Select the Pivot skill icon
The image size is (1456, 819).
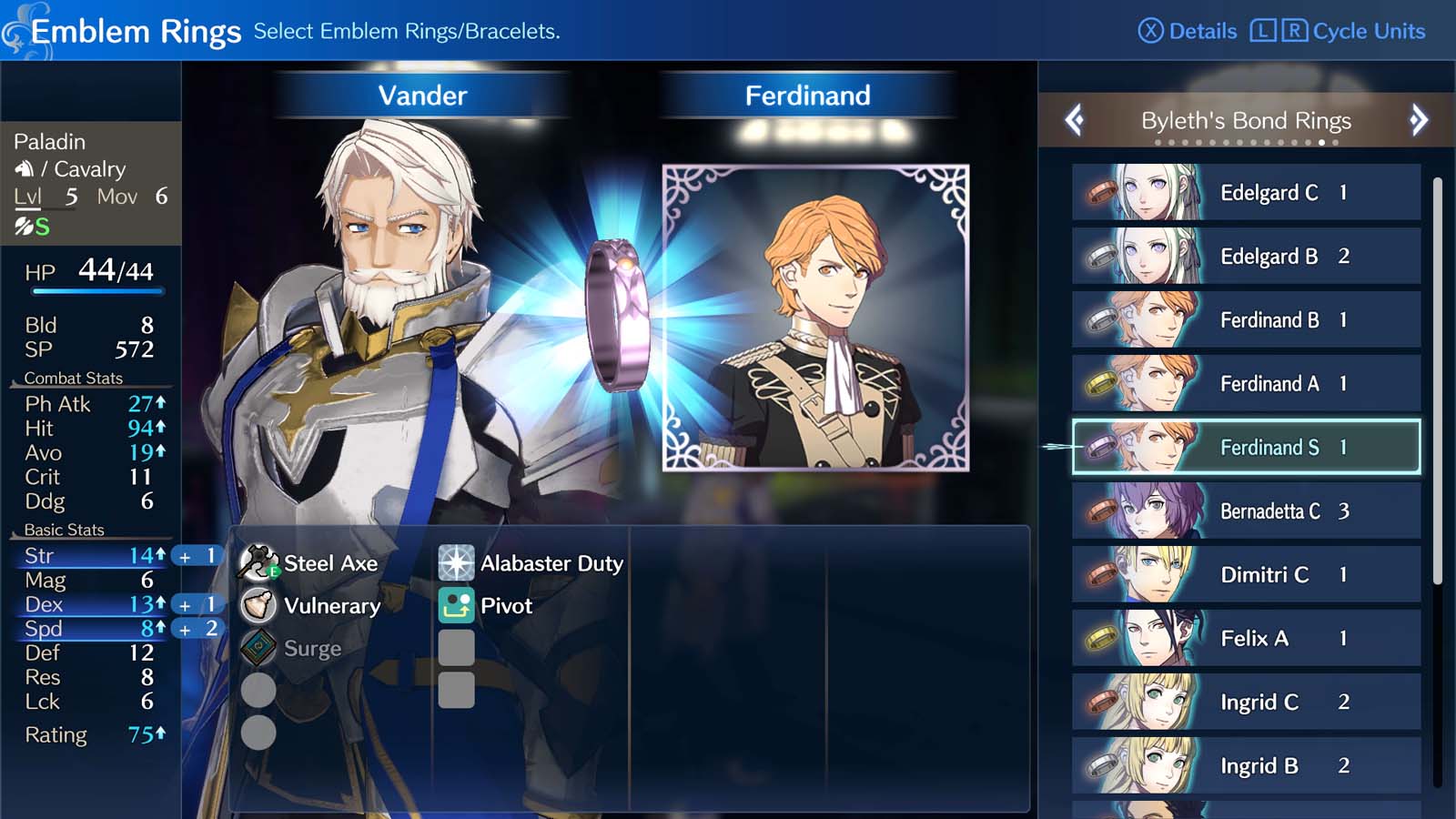[456, 605]
